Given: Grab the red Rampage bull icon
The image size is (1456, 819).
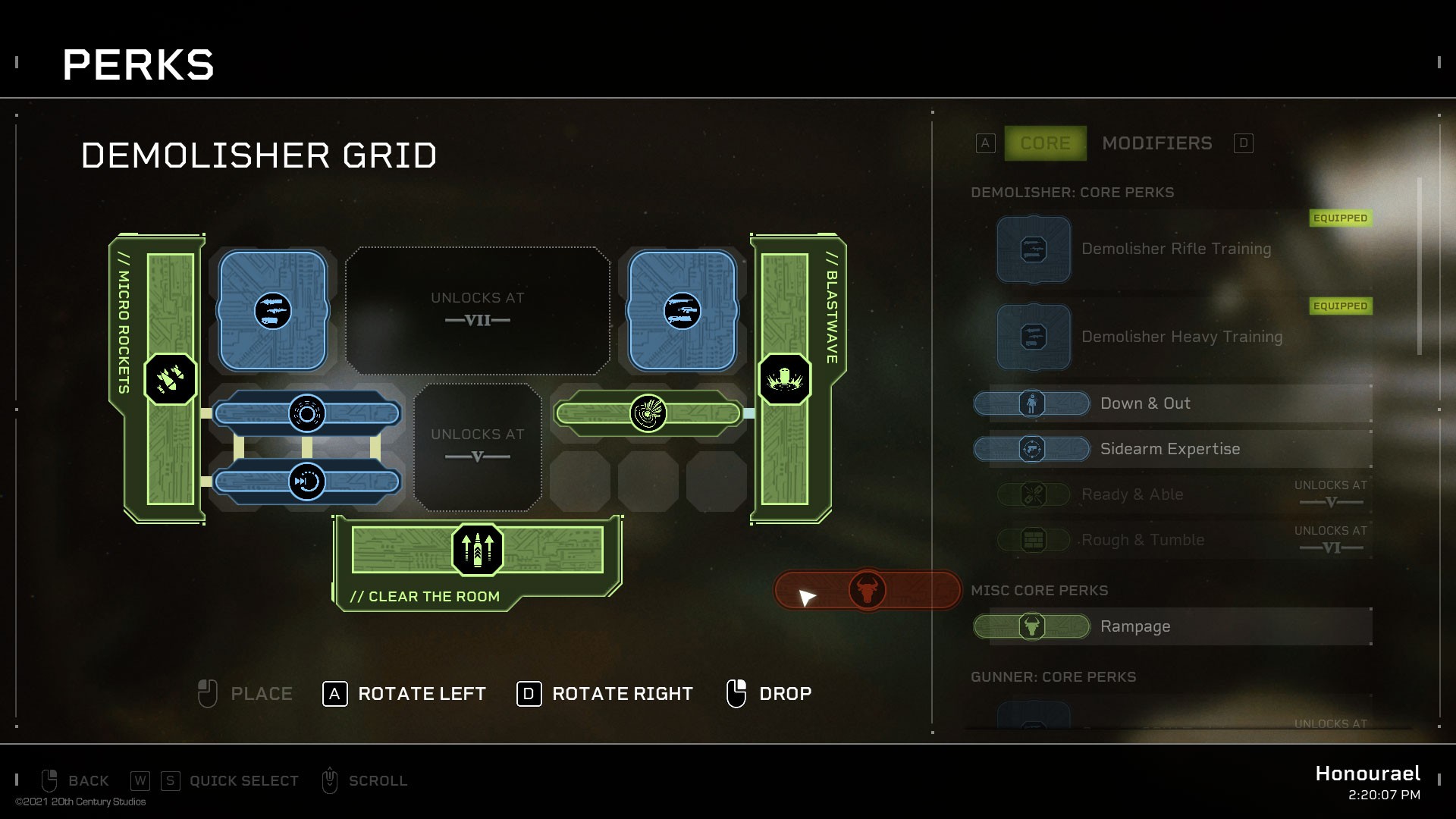Looking at the screenshot, I should tap(869, 590).
